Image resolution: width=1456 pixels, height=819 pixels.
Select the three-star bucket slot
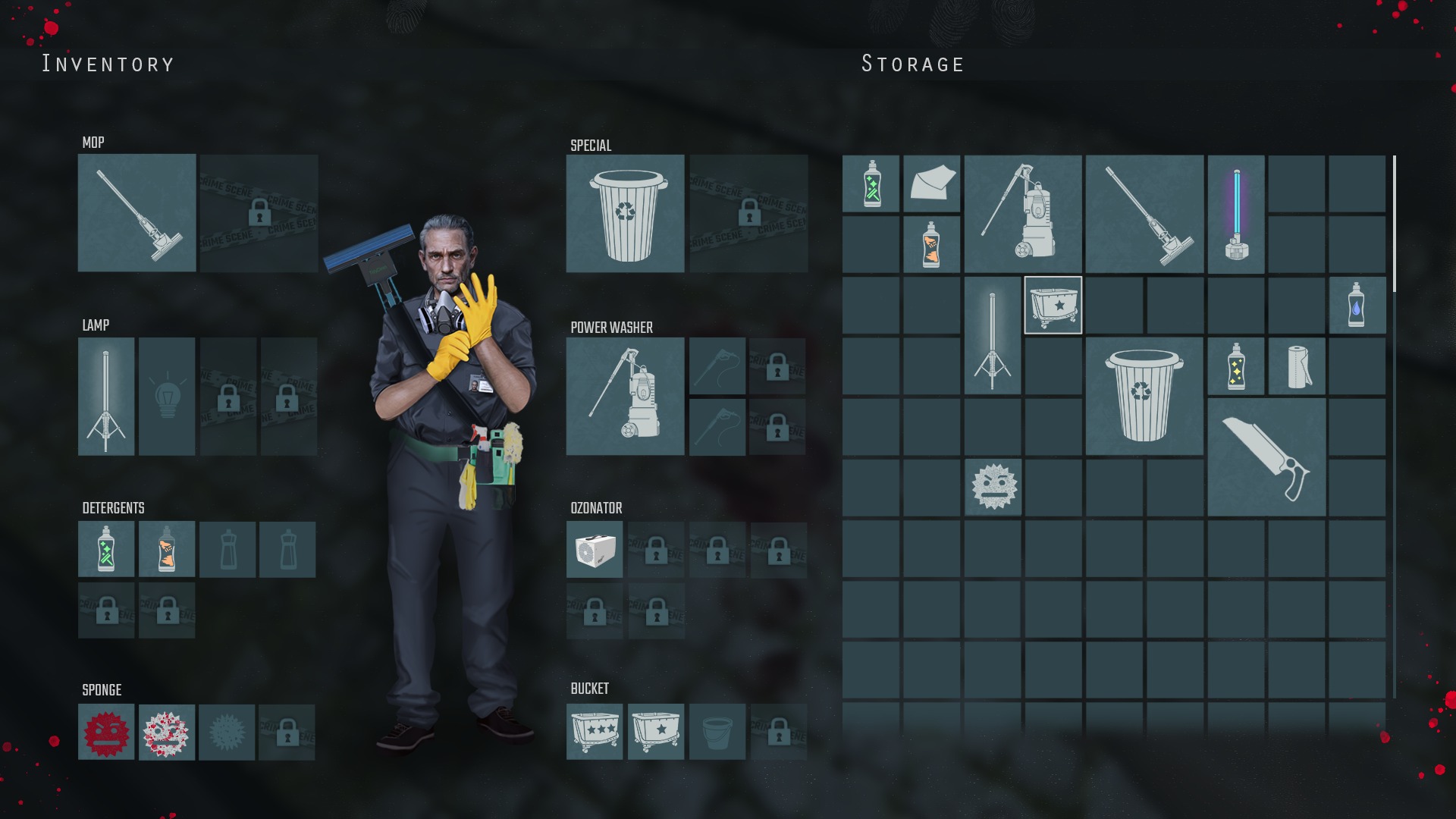[595, 732]
